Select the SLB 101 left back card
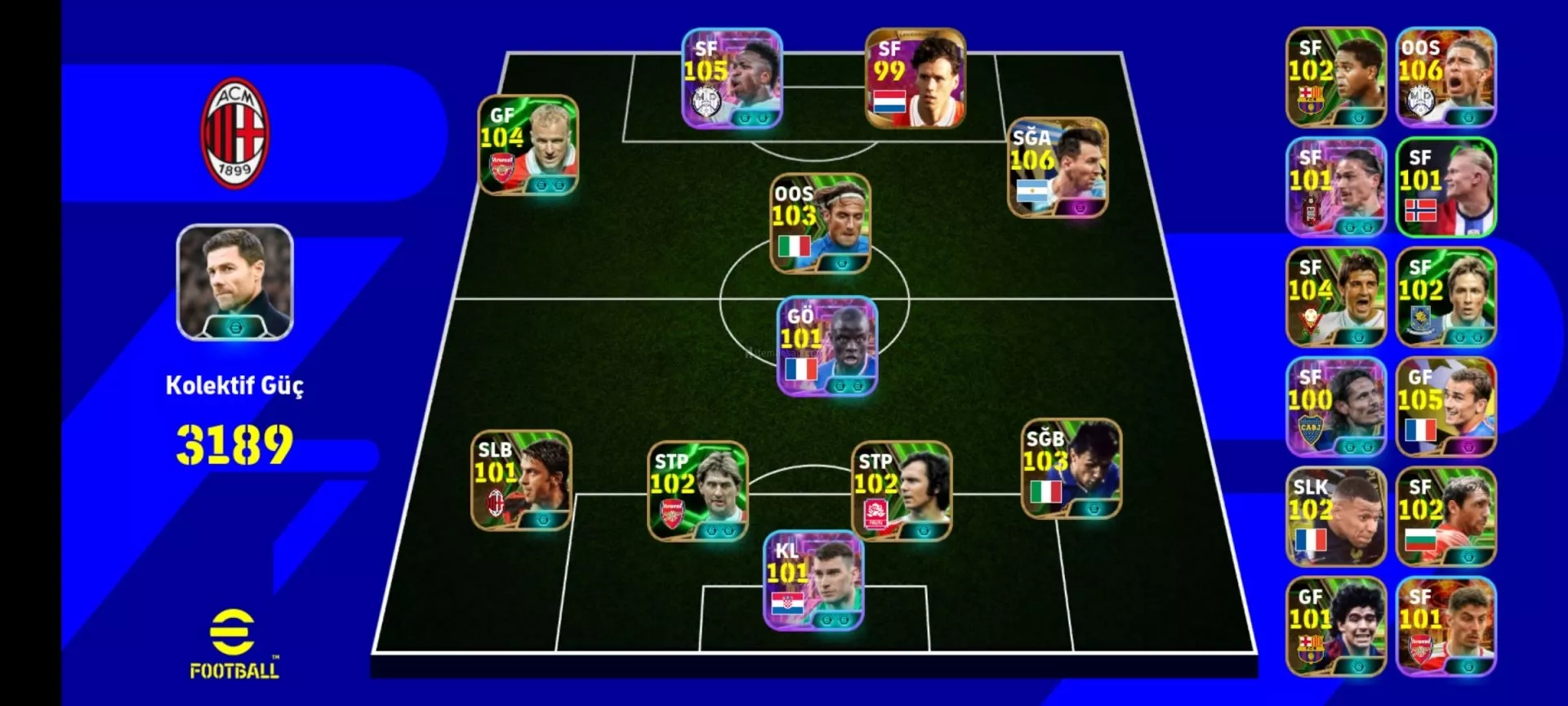The width and height of the screenshot is (1568, 706). (x=521, y=480)
